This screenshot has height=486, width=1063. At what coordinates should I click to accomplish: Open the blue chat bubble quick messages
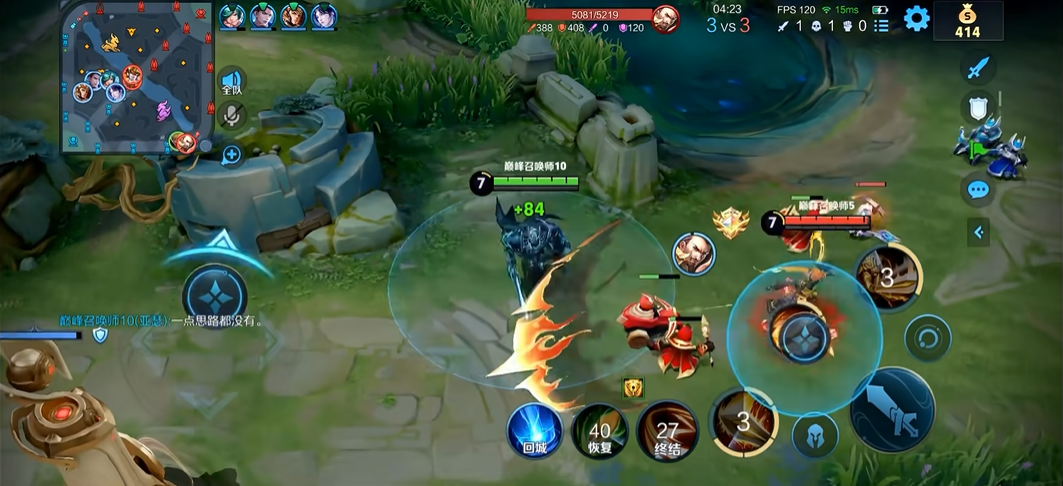[978, 190]
